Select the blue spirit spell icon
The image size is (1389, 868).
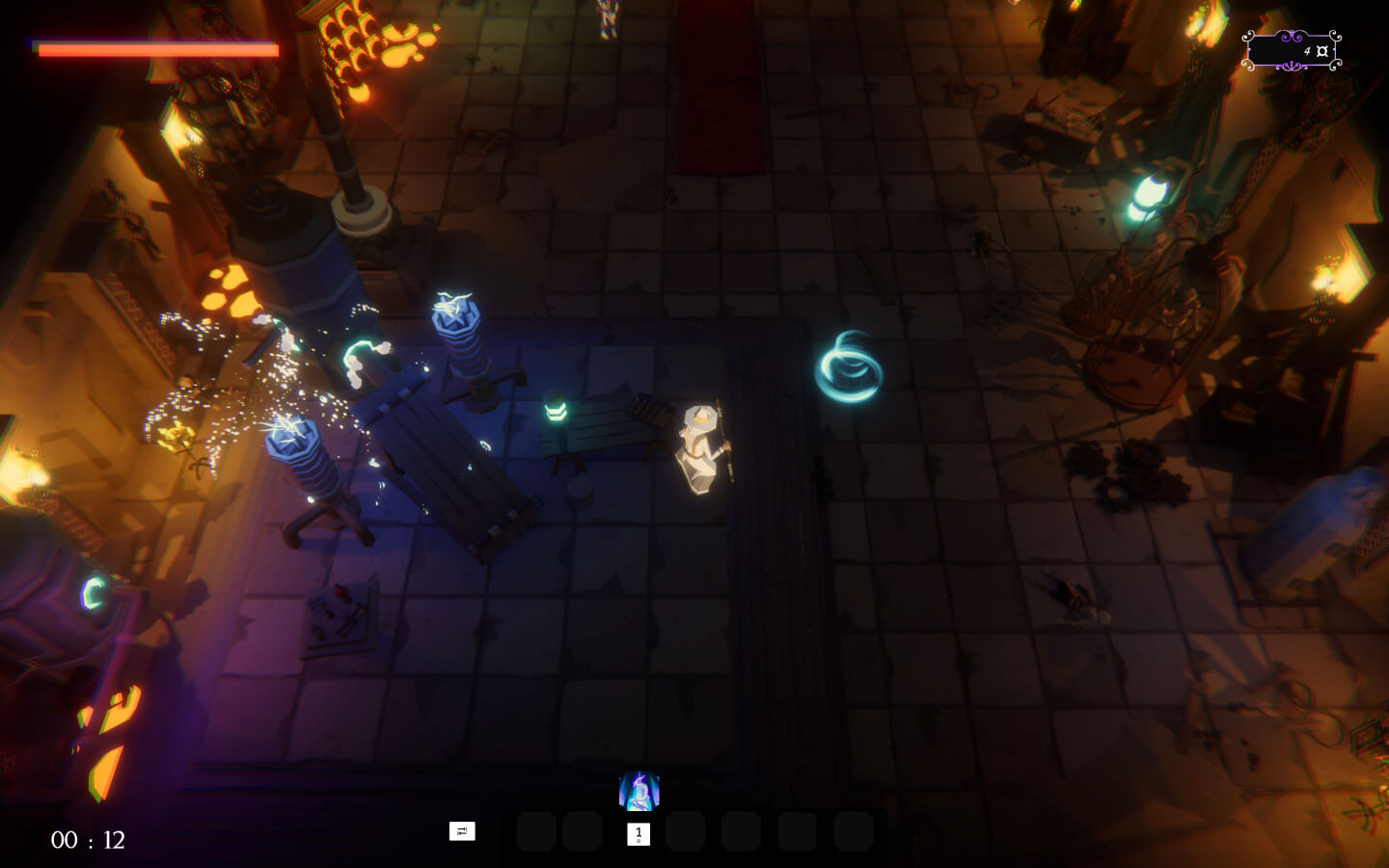639,791
